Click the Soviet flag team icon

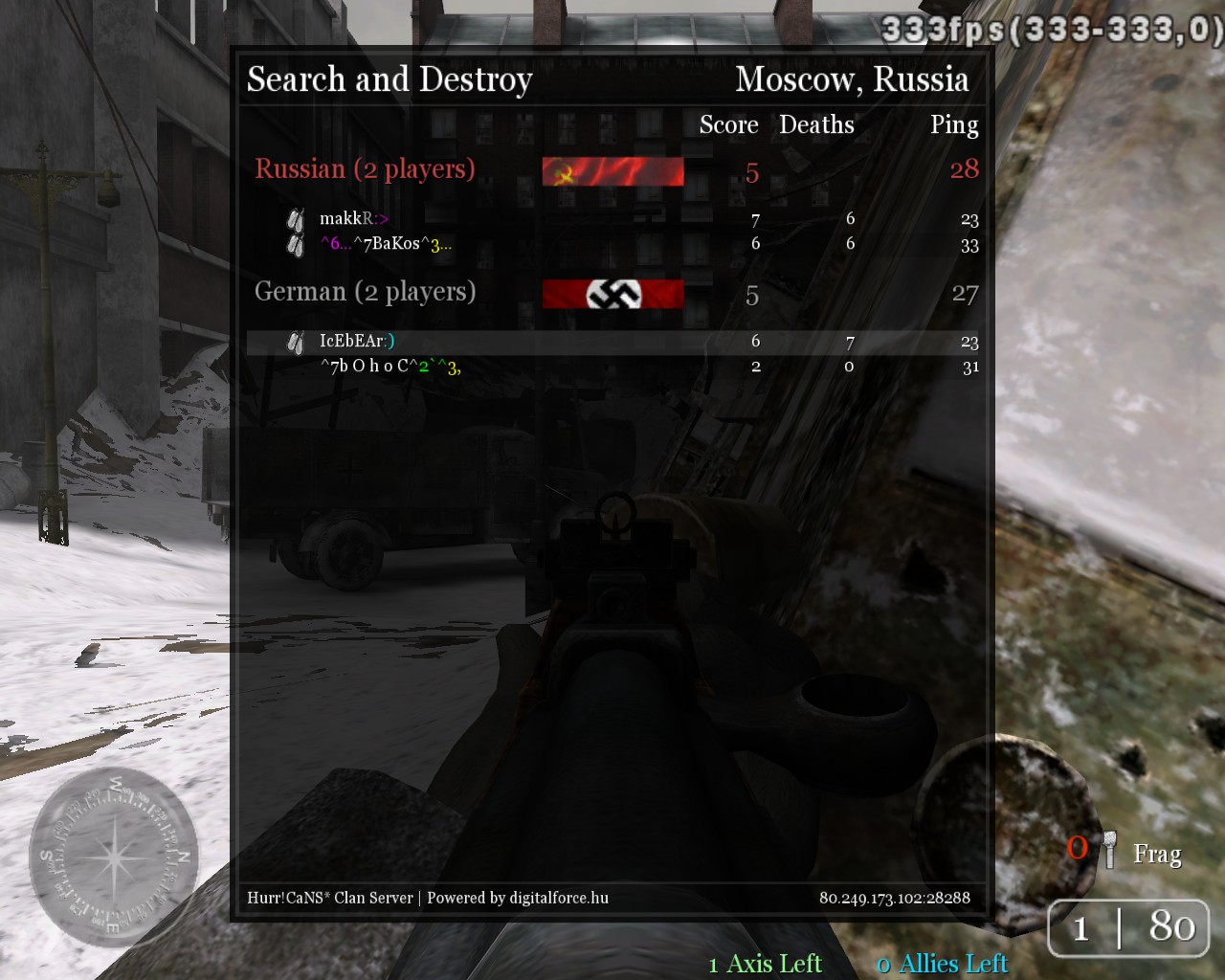pyautogui.click(x=612, y=171)
